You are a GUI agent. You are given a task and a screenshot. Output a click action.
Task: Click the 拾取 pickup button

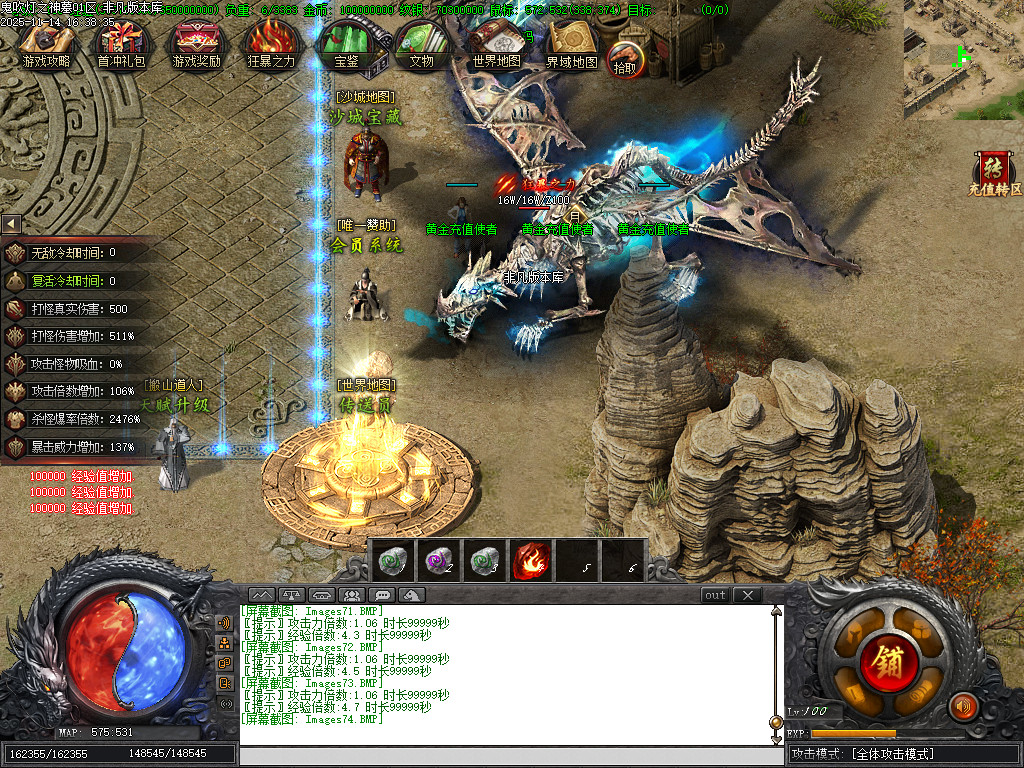point(625,59)
